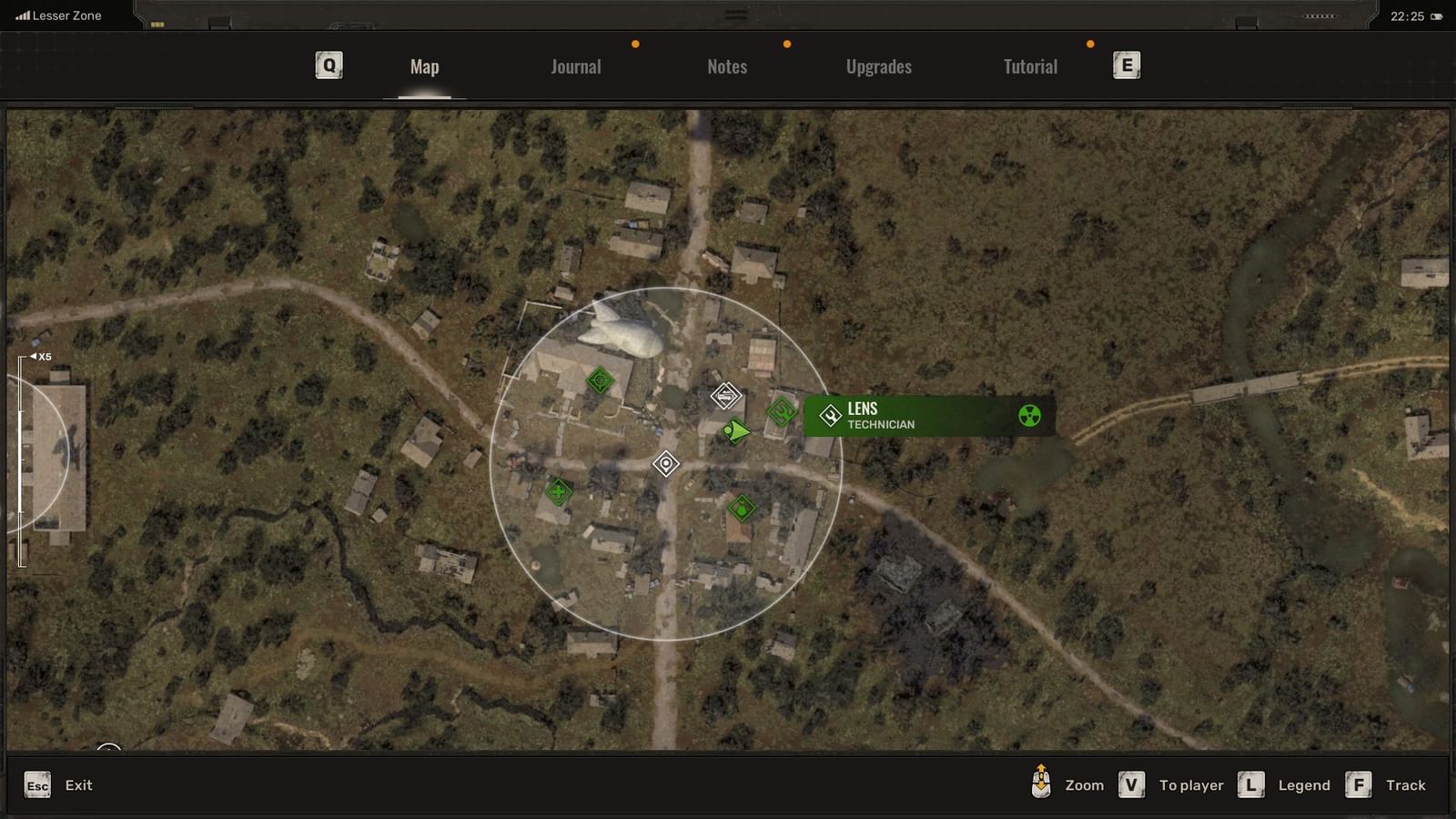Viewport: 1456px width, 819px height.
Task: Toggle the map Legend with the L key button
Action: pyautogui.click(x=1253, y=784)
